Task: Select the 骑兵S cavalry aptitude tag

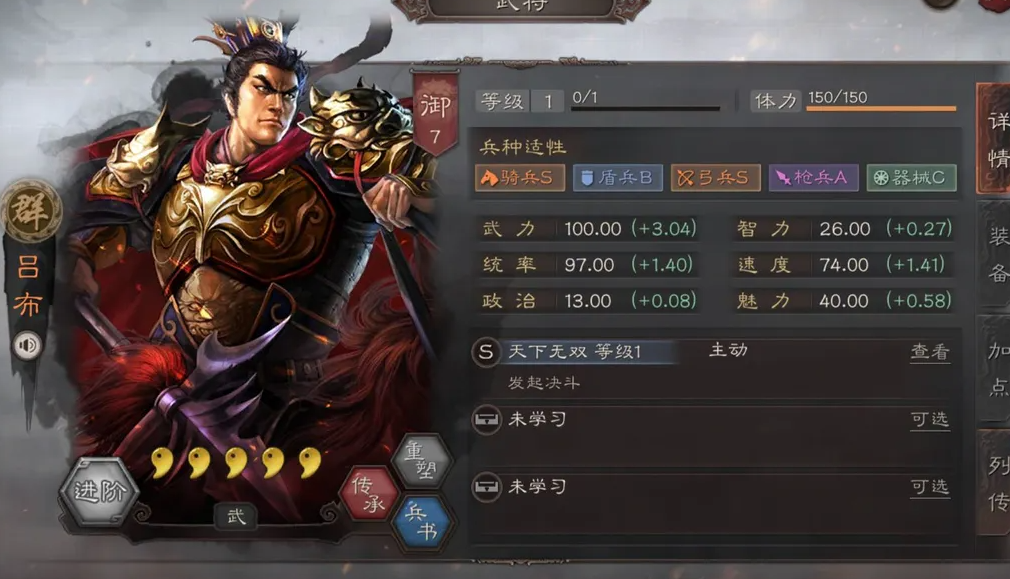Action: pos(520,178)
